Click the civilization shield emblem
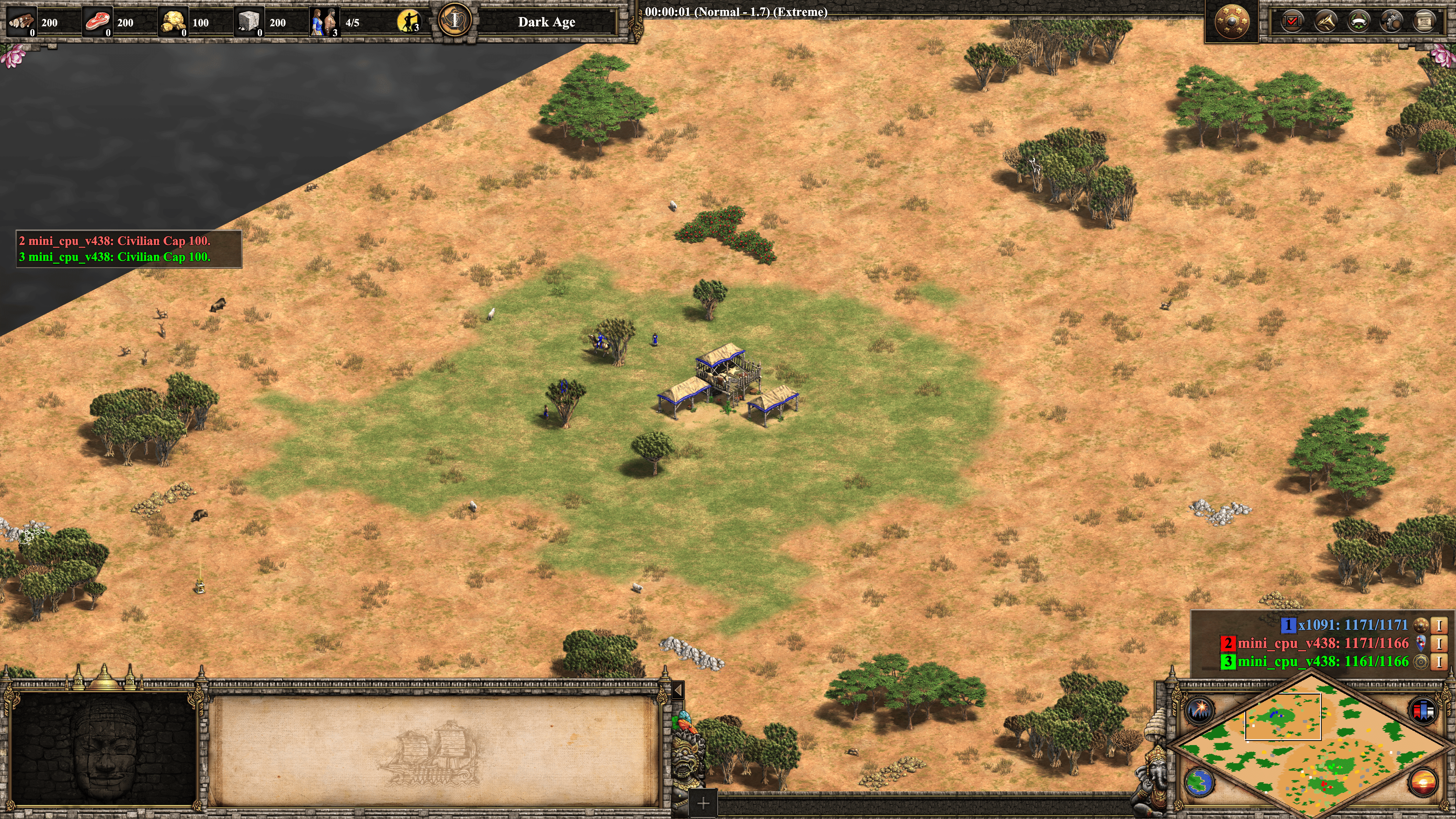This screenshot has width=1456, height=819. pos(1232,22)
